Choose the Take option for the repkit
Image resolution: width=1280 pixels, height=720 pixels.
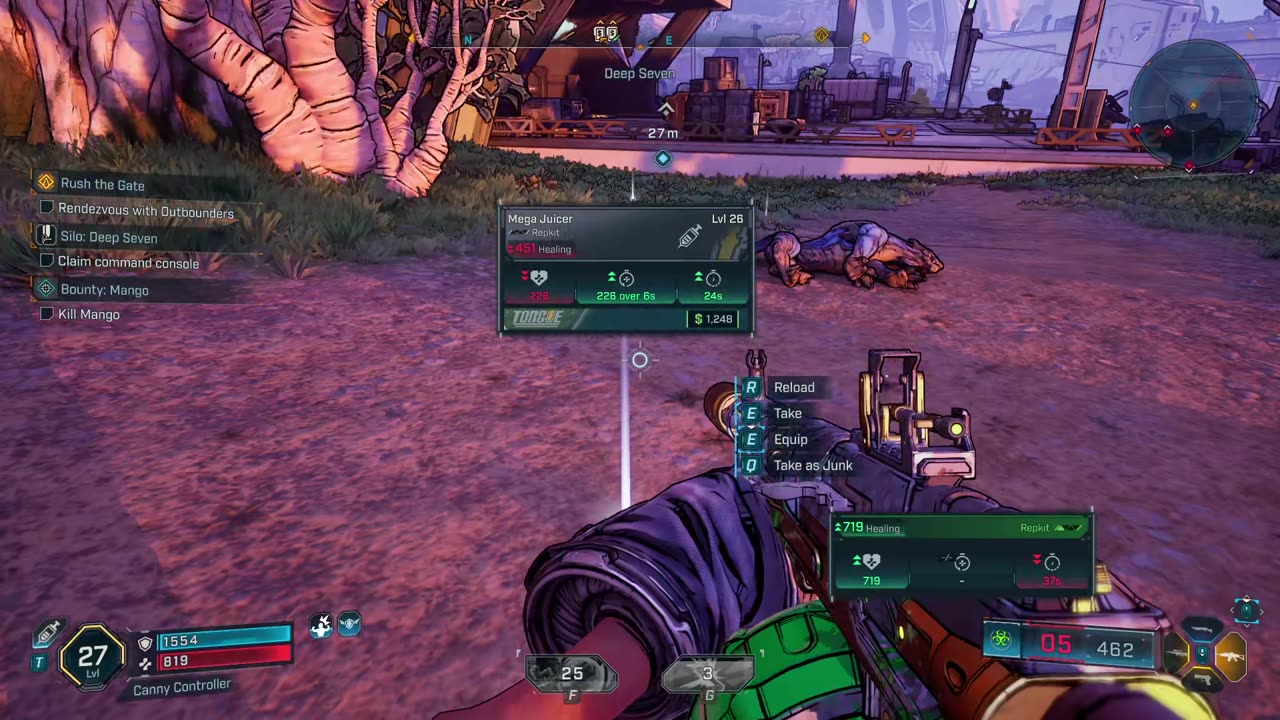click(787, 413)
